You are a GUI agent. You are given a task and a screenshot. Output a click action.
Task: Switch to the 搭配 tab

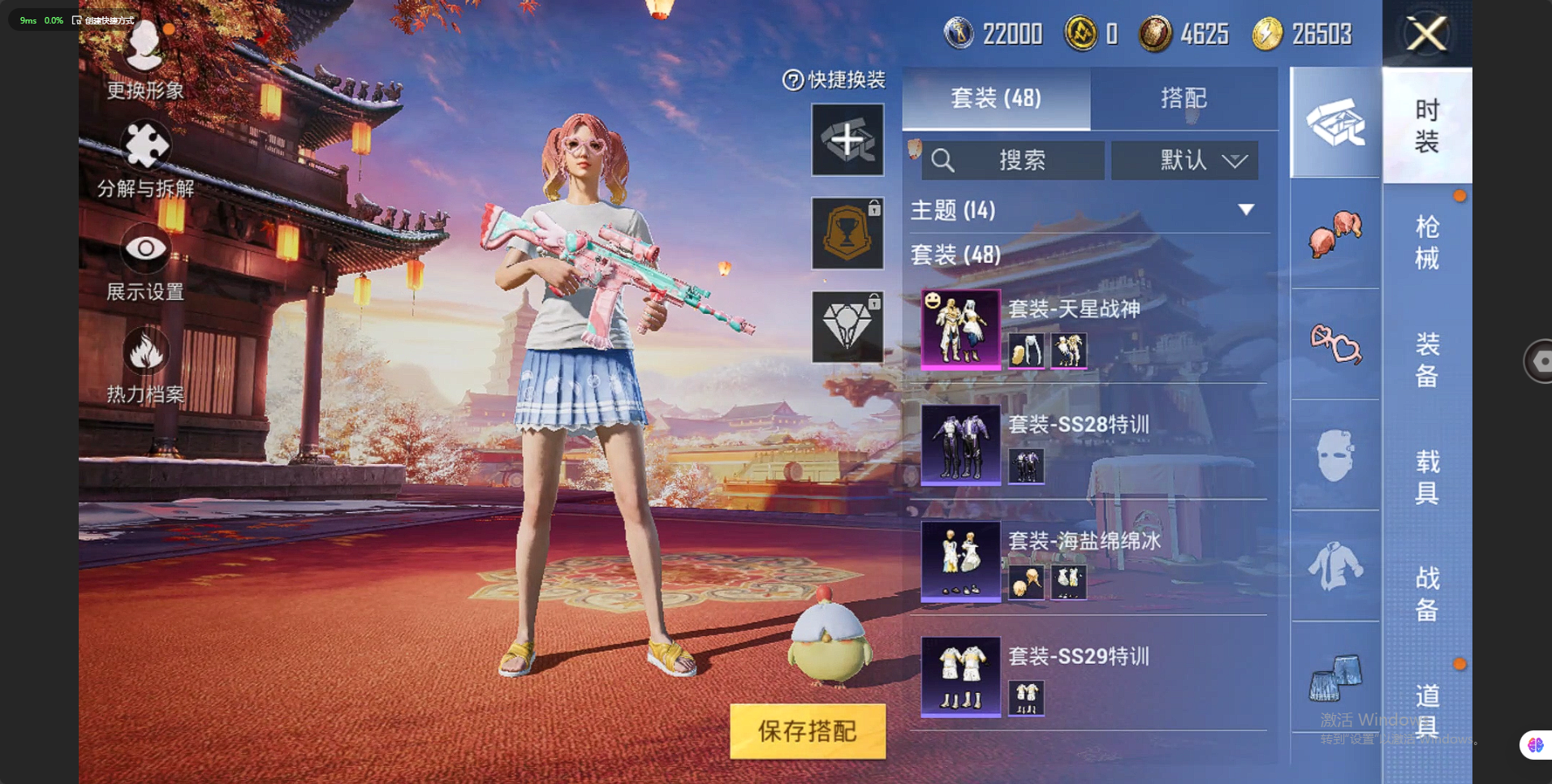1183,98
